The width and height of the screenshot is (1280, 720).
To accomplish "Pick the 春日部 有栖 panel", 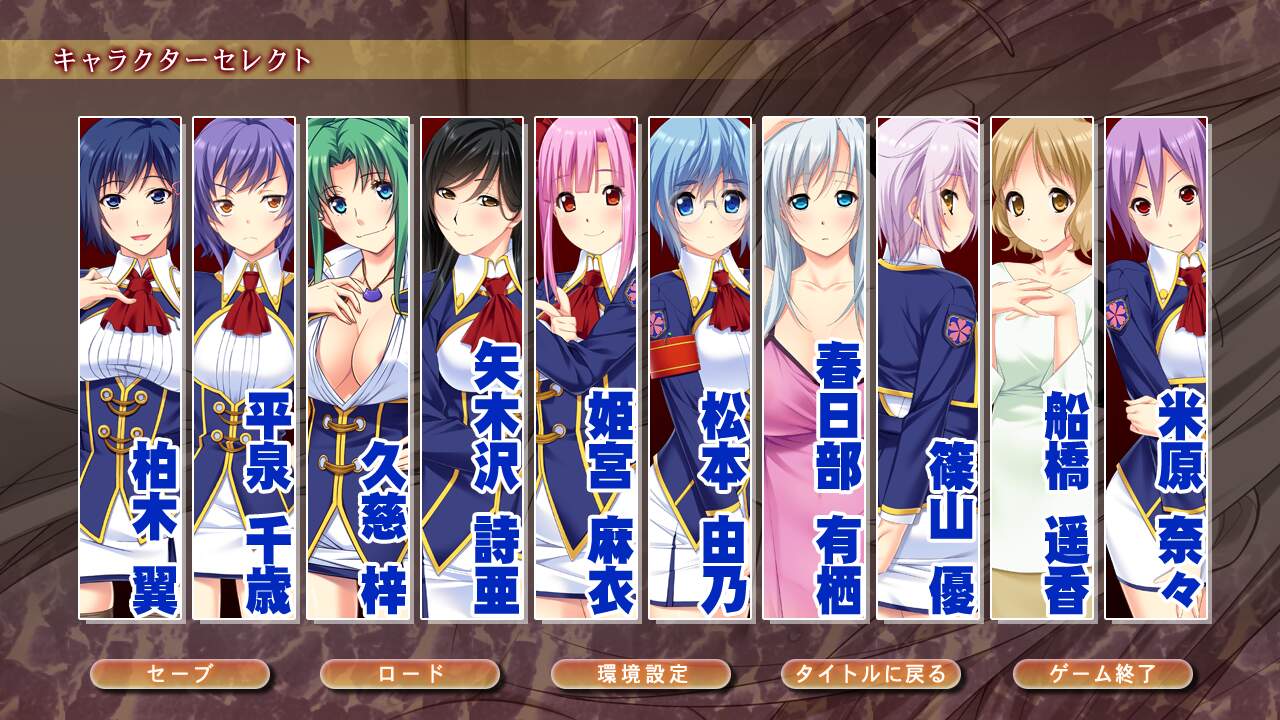I will tap(814, 368).
